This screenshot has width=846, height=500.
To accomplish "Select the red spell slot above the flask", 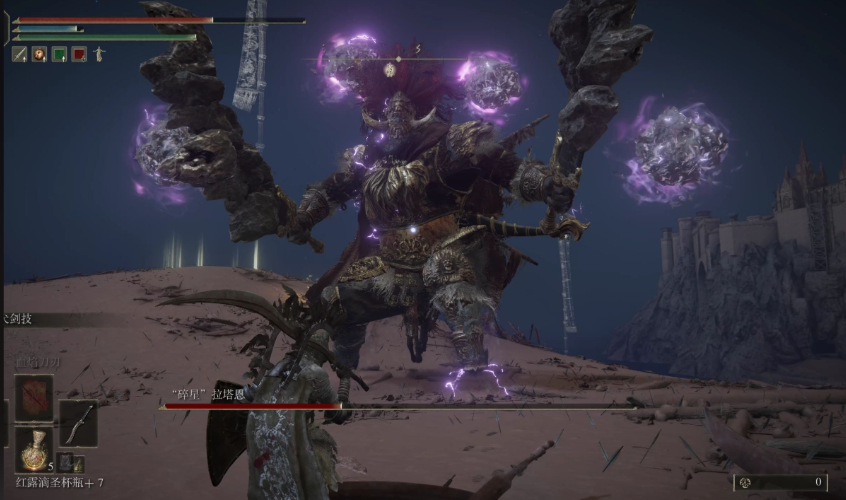I will [34, 398].
